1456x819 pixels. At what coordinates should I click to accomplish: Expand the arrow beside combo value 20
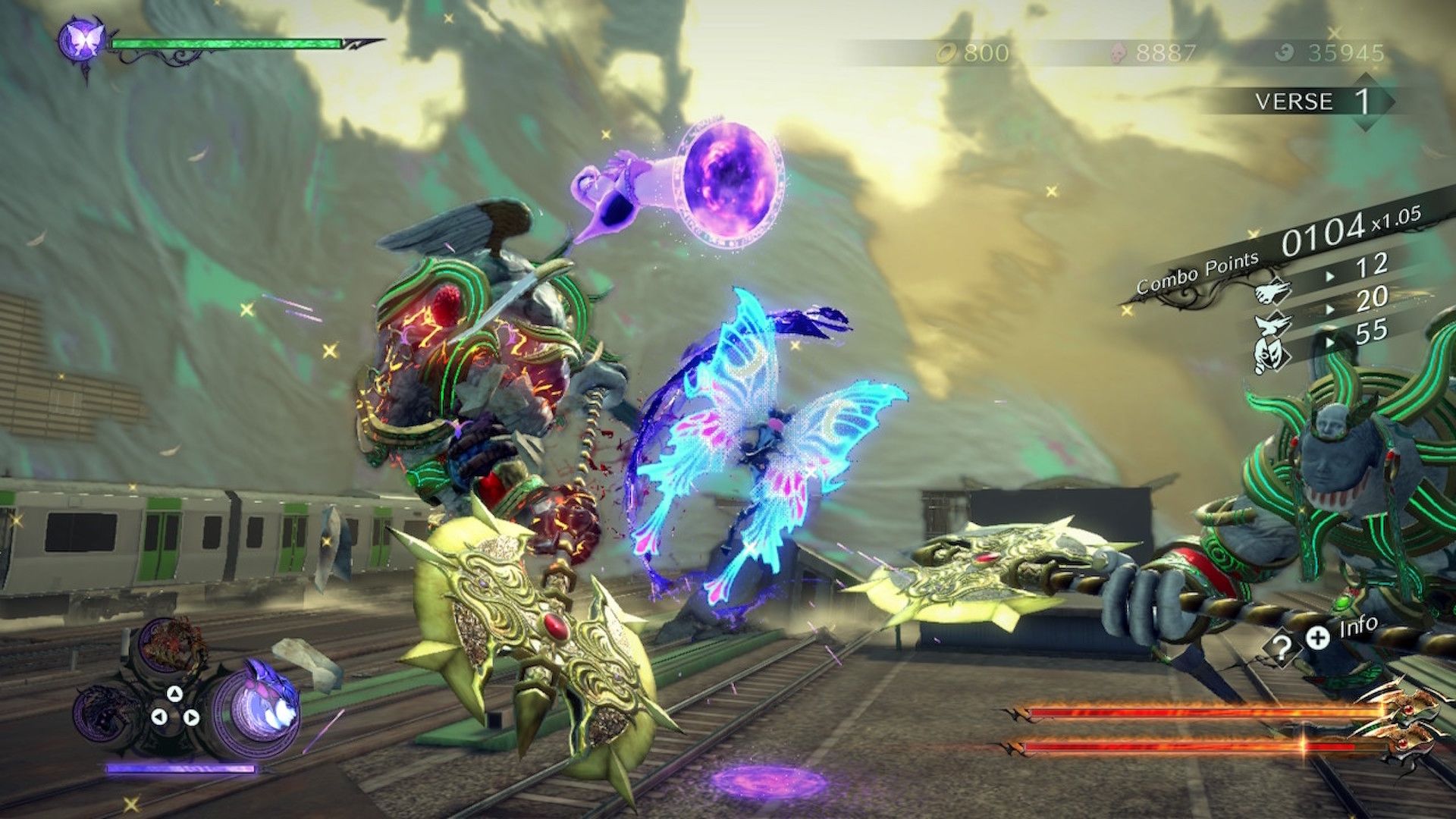tap(1330, 309)
